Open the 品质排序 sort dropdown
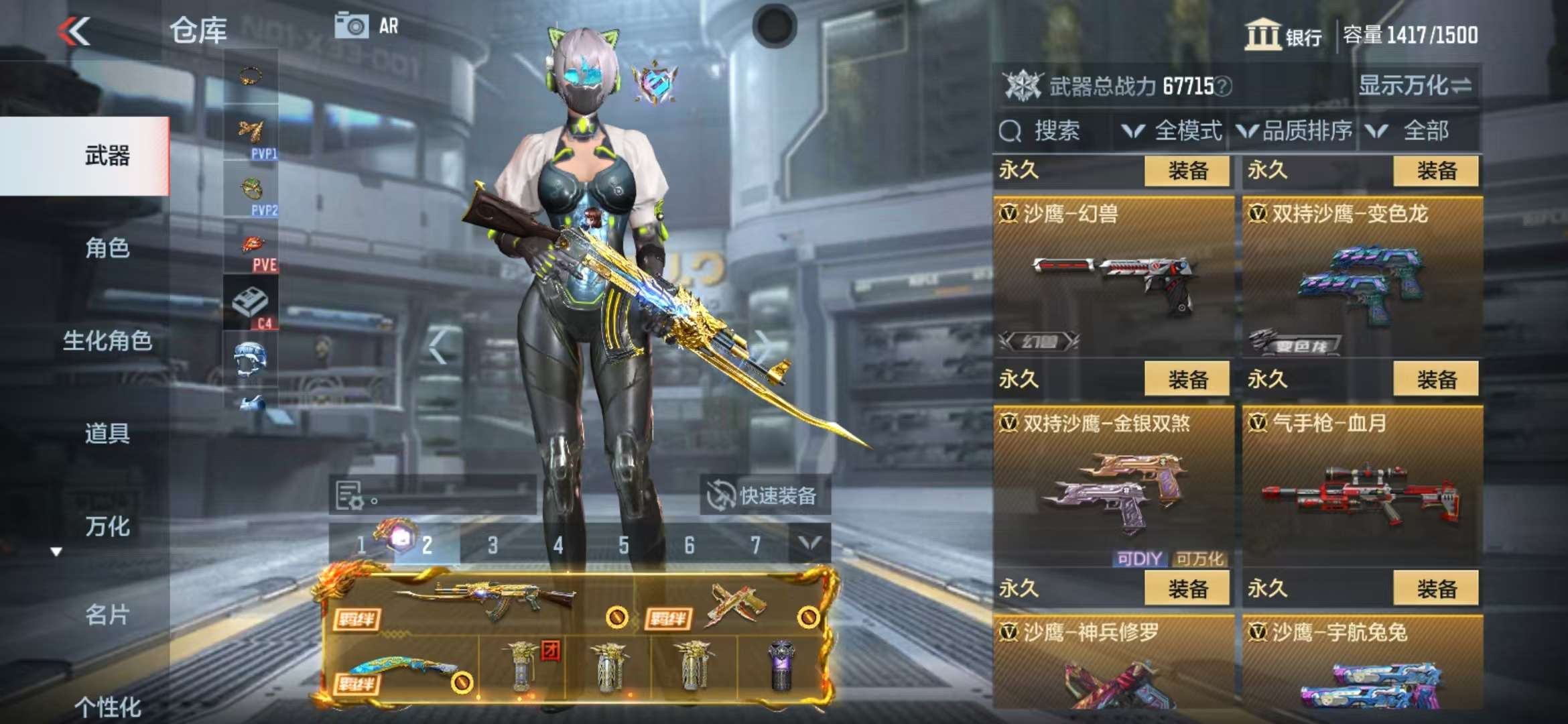1568x724 pixels. [x=1294, y=131]
